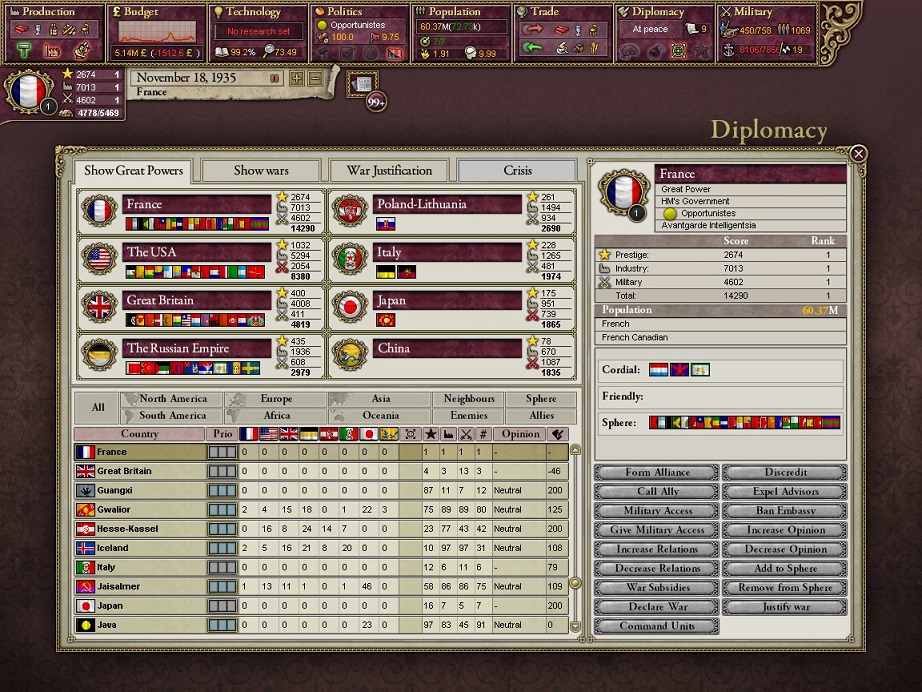Sort the country list by Opinion
This screenshot has width=922, height=692.
tap(521, 434)
